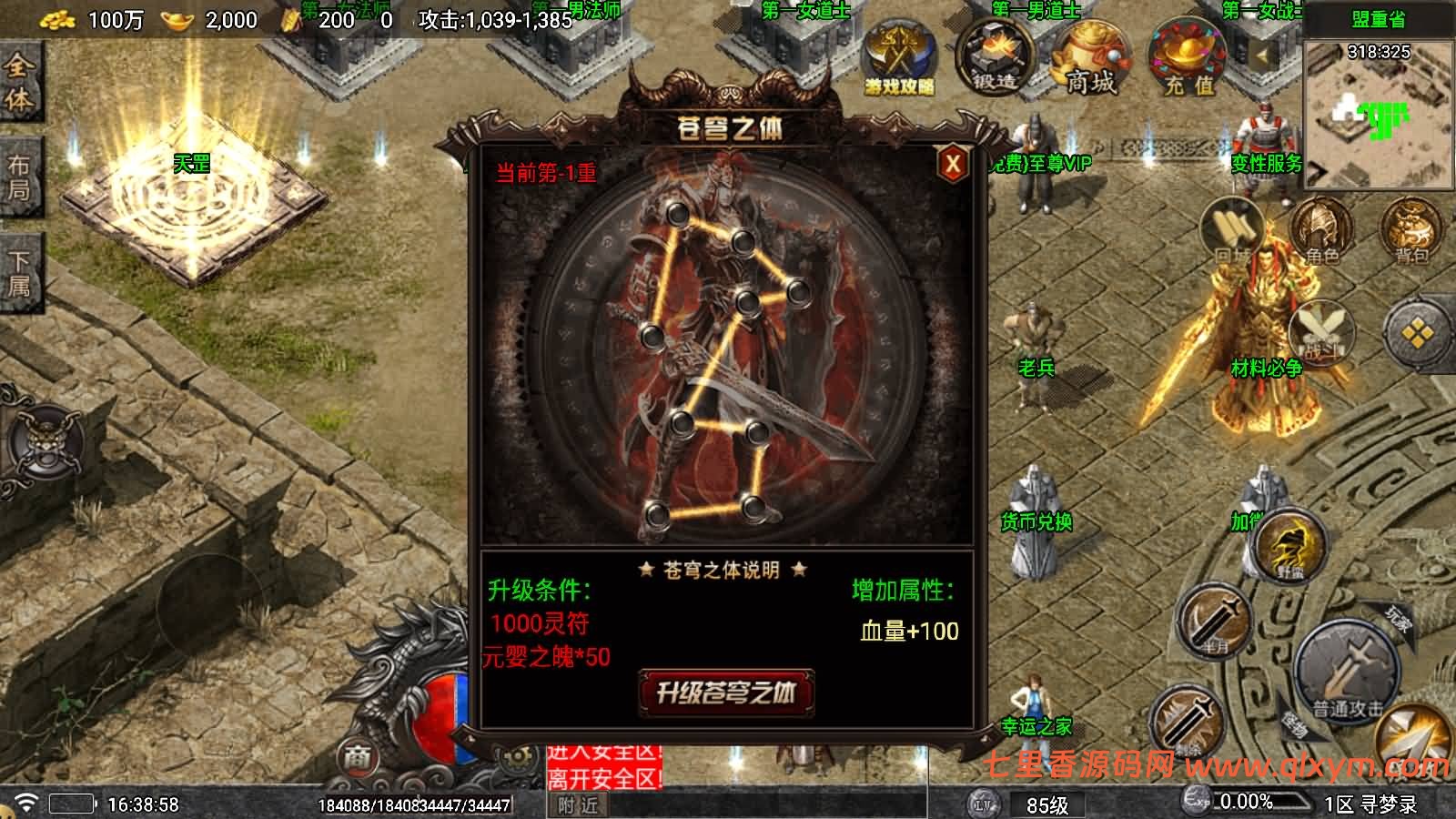Tap the 普通攻击 (normal attack) button
This screenshot has width=1456, height=819.
[1344, 672]
